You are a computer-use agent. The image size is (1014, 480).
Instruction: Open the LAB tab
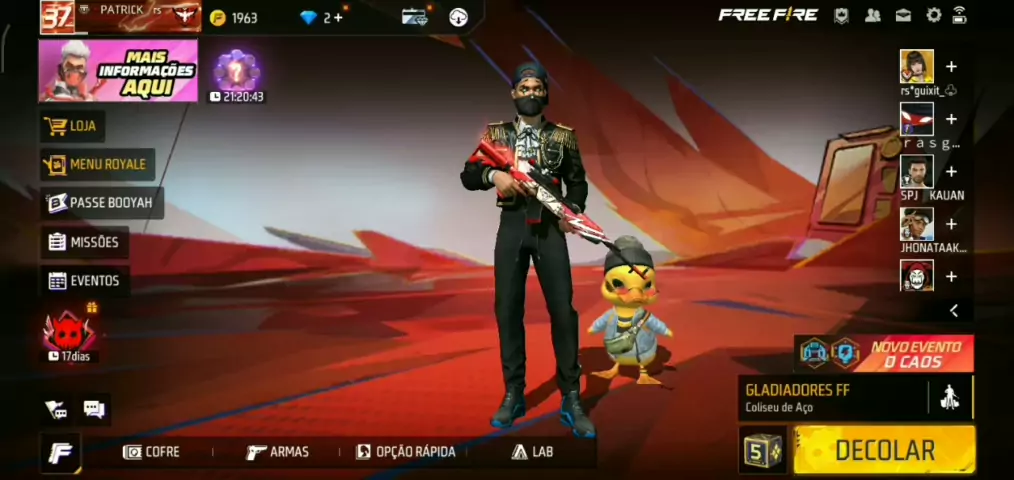coord(532,452)
